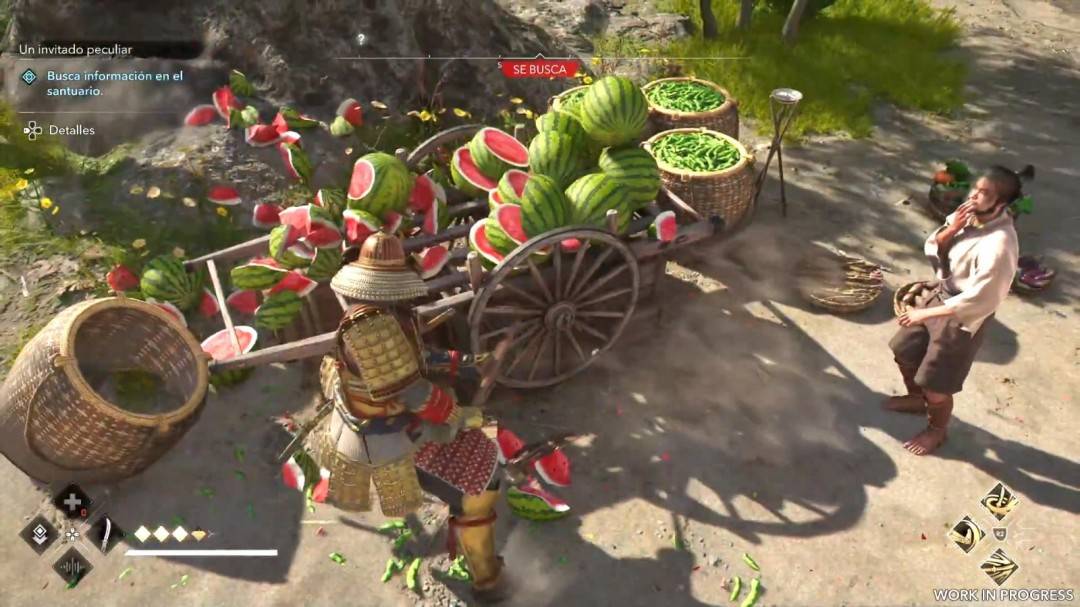
Task: Use the healing cross item slot
Action: 72,500
